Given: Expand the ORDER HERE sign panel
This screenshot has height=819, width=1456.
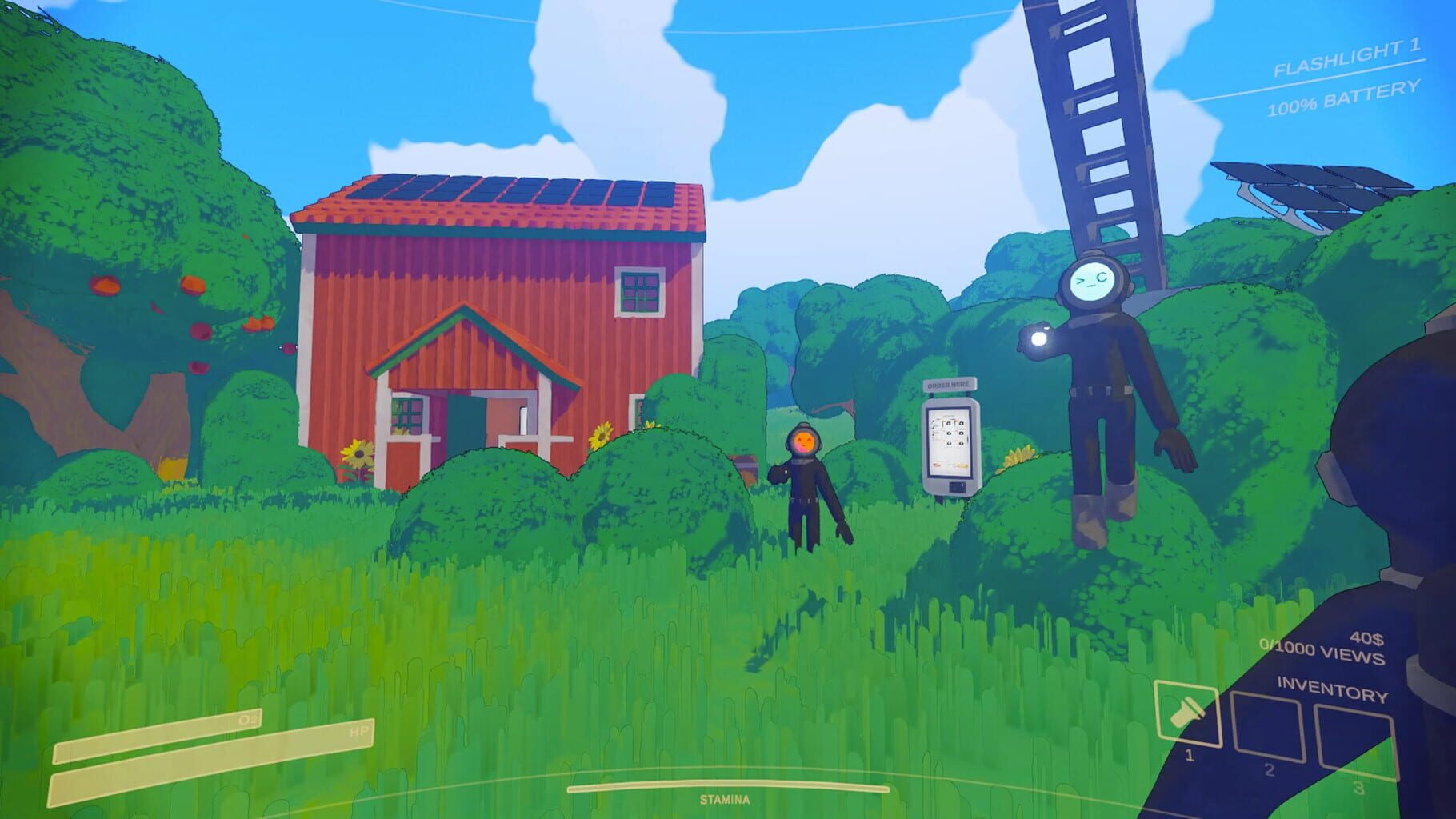Looking at the screenshot, I should point(950,384).
